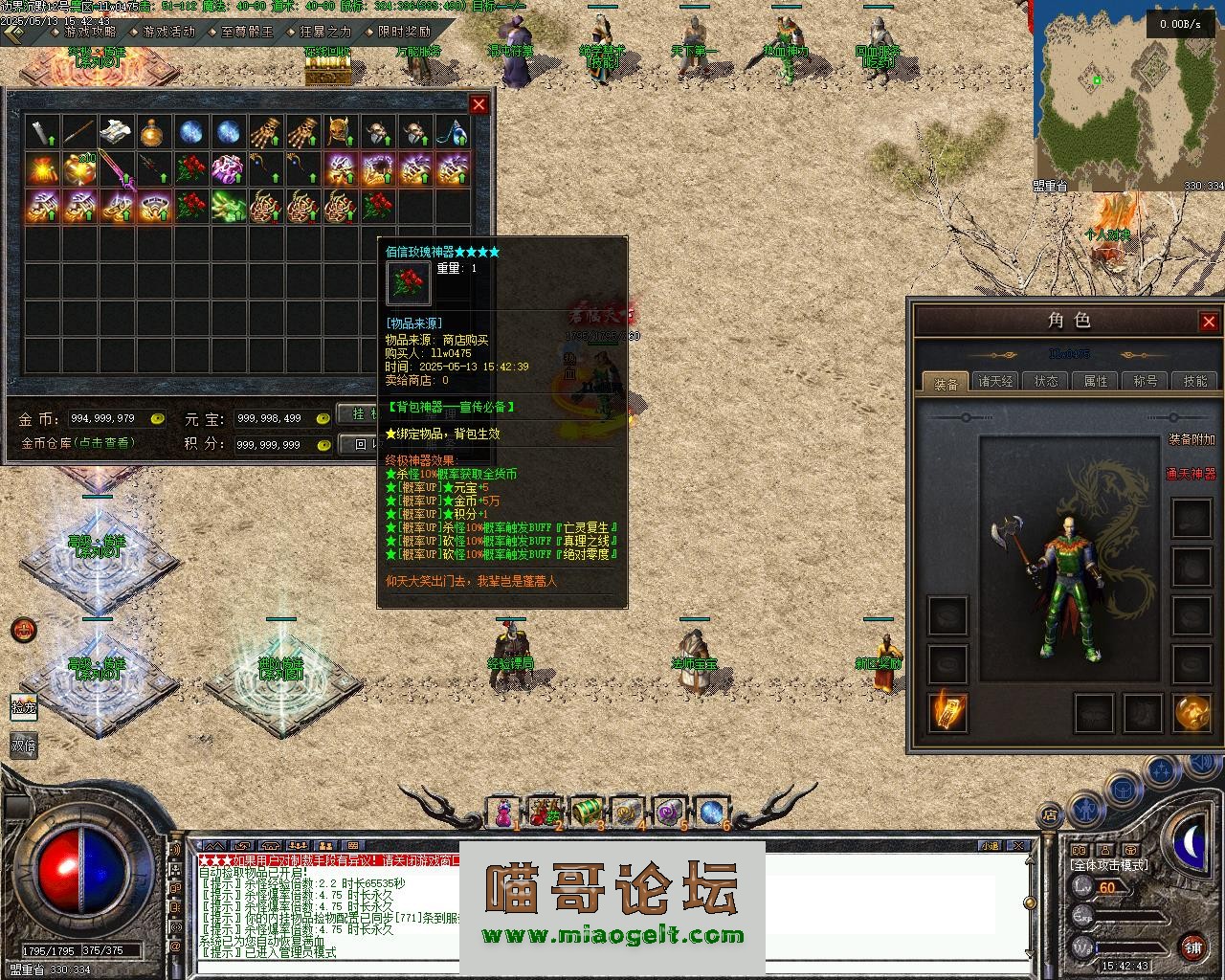Screen dimensions: 1225x980
Task: Open the 属性 attributes tab
Action: click(1096, 381)
